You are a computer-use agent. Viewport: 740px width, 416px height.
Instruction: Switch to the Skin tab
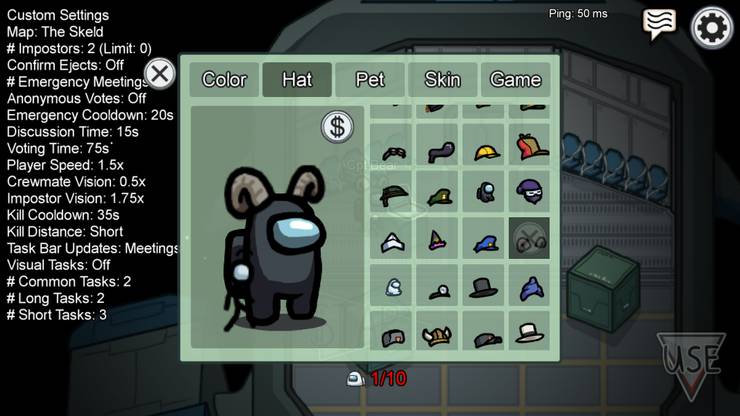point(442,80)
